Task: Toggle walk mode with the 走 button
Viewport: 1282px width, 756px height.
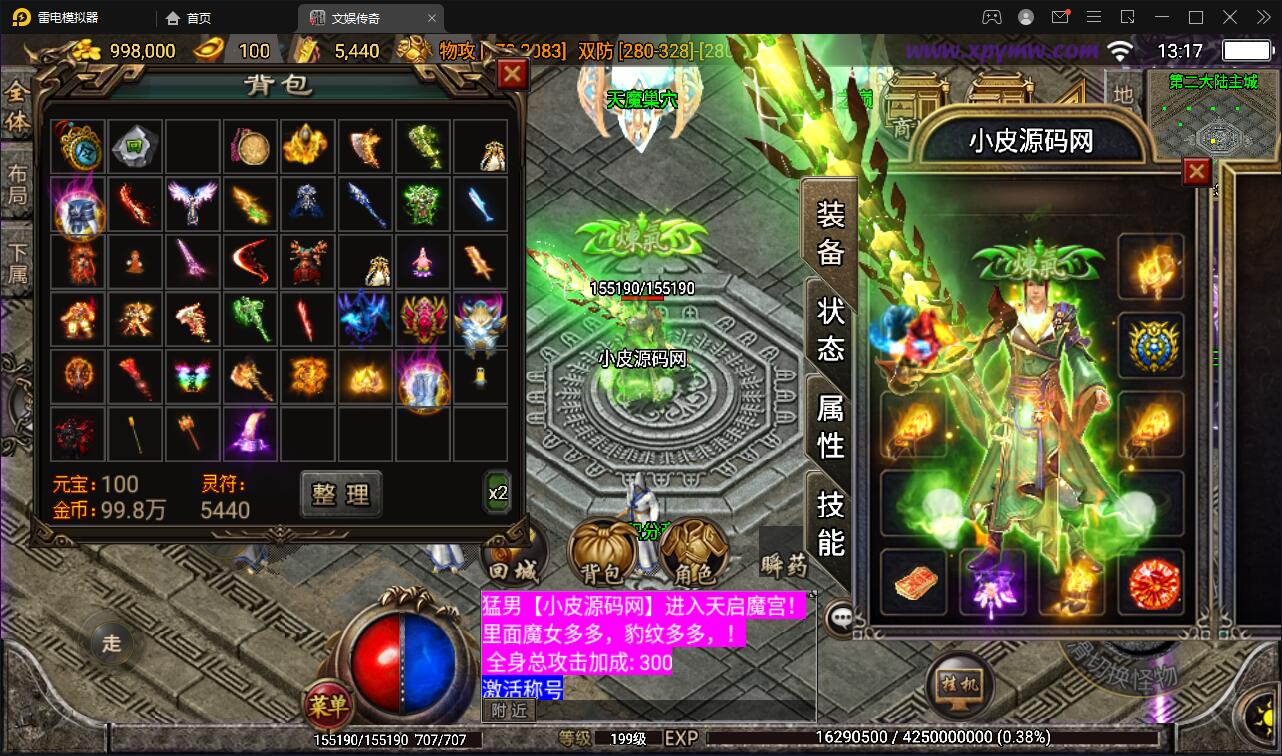Action: click(110, 644)
